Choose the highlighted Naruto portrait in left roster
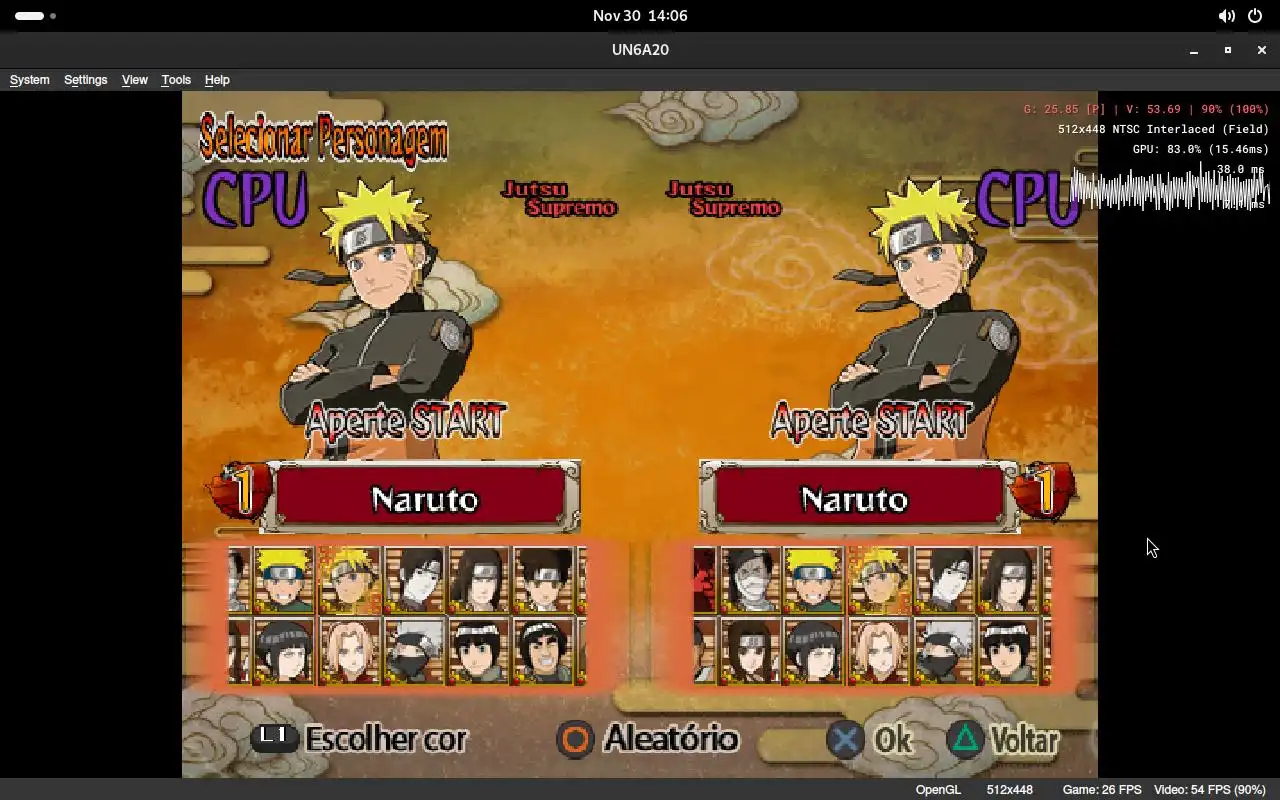Screen dimensions: 1280x800 point(349,580)
